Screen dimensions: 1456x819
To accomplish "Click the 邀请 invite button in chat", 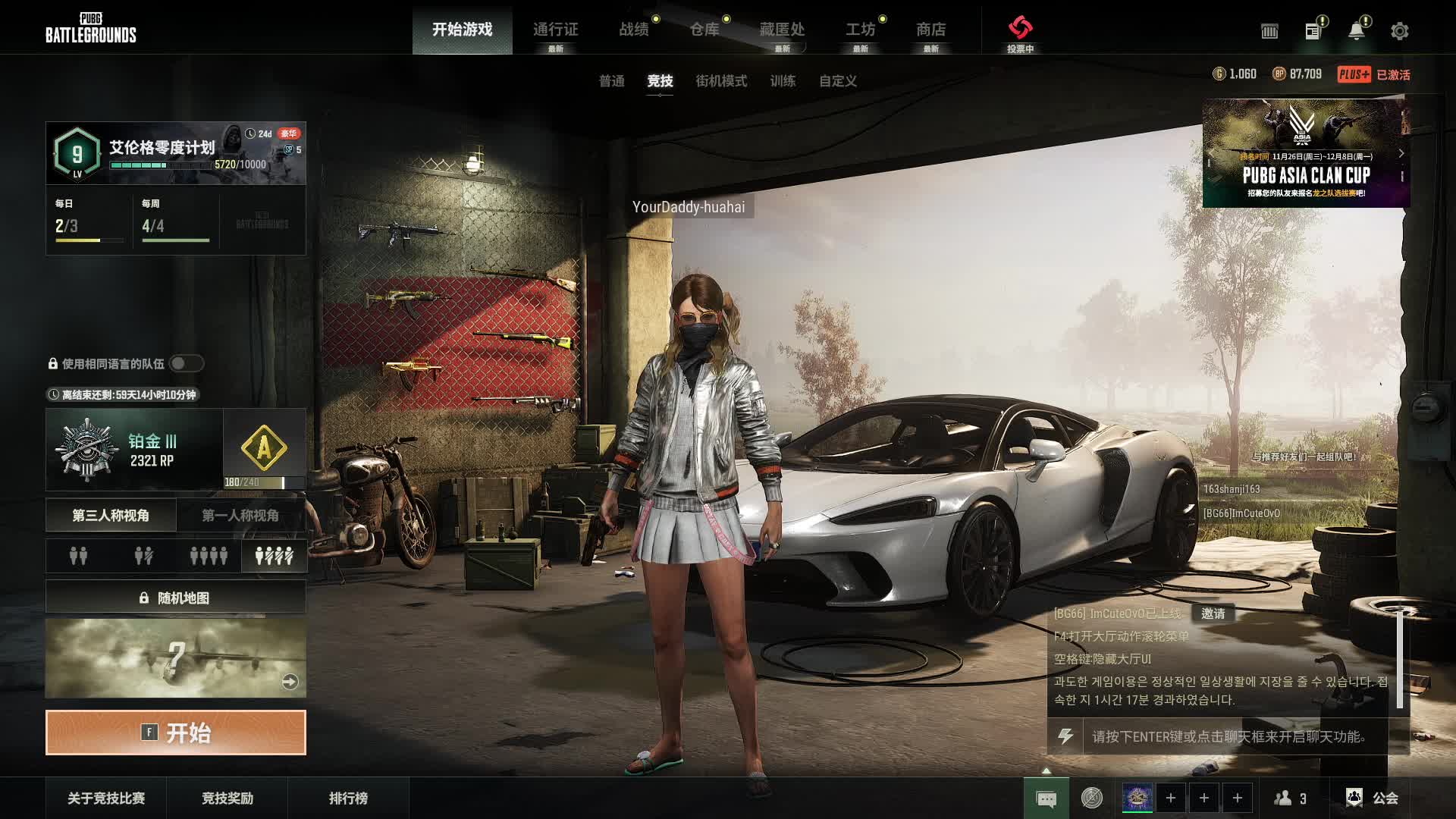I will 1213,613.
